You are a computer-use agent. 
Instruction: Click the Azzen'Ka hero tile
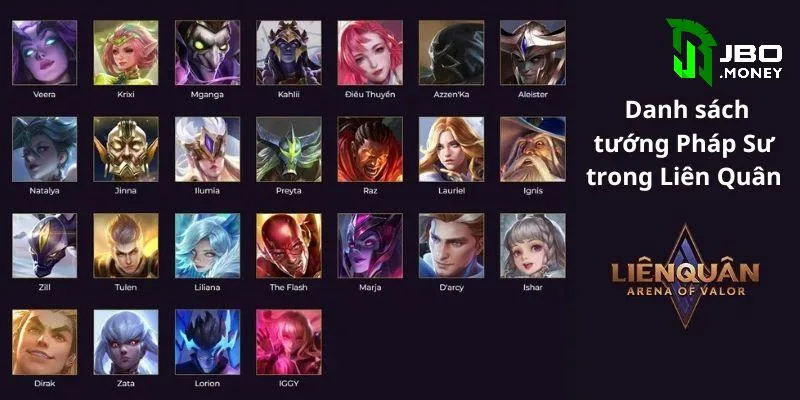pos(451,52)
